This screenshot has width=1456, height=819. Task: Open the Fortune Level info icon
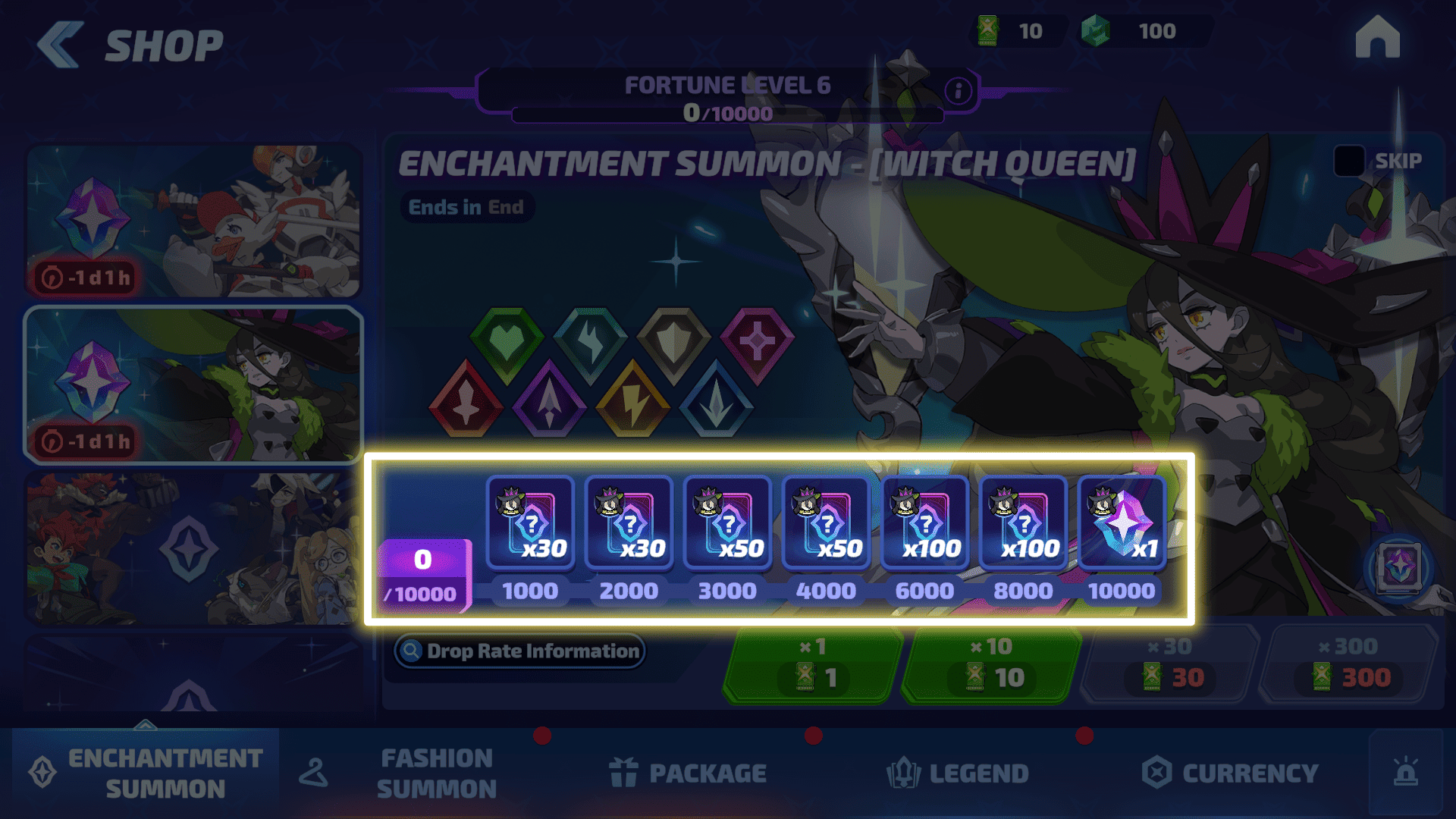pyautogui.click(x=958, y=91)
